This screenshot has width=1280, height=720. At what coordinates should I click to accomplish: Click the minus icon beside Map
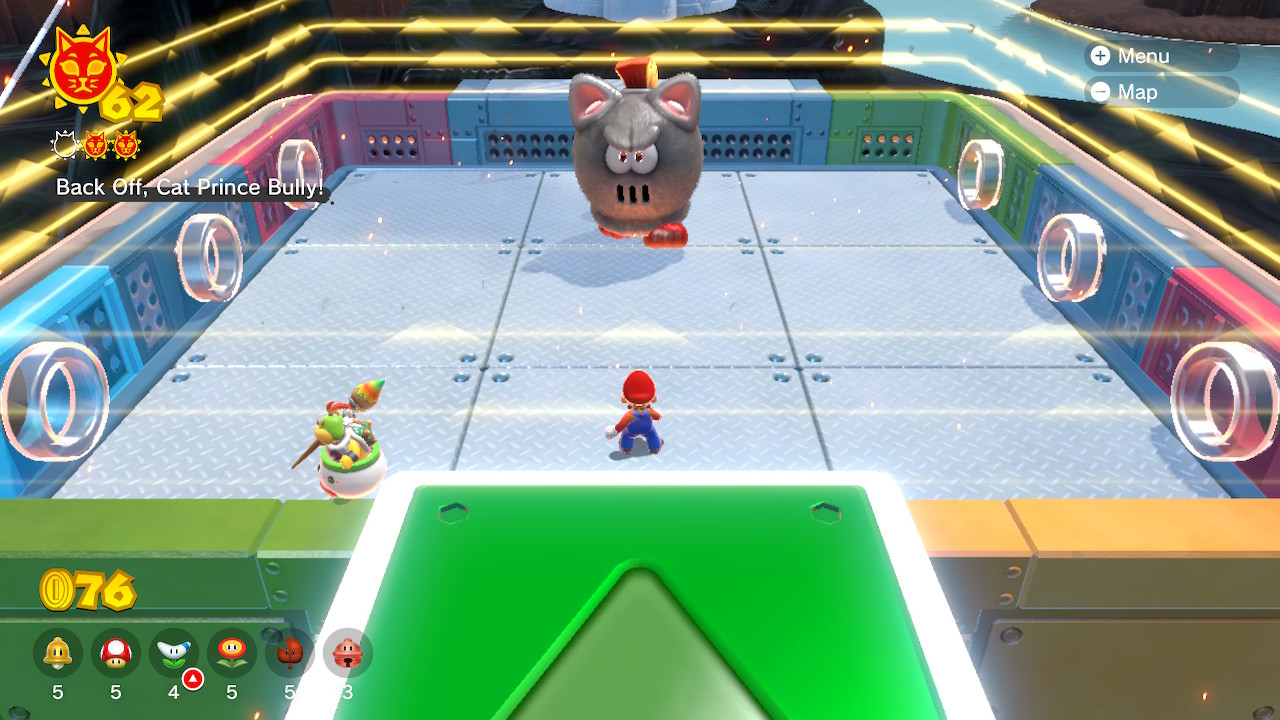point(1100,92)
